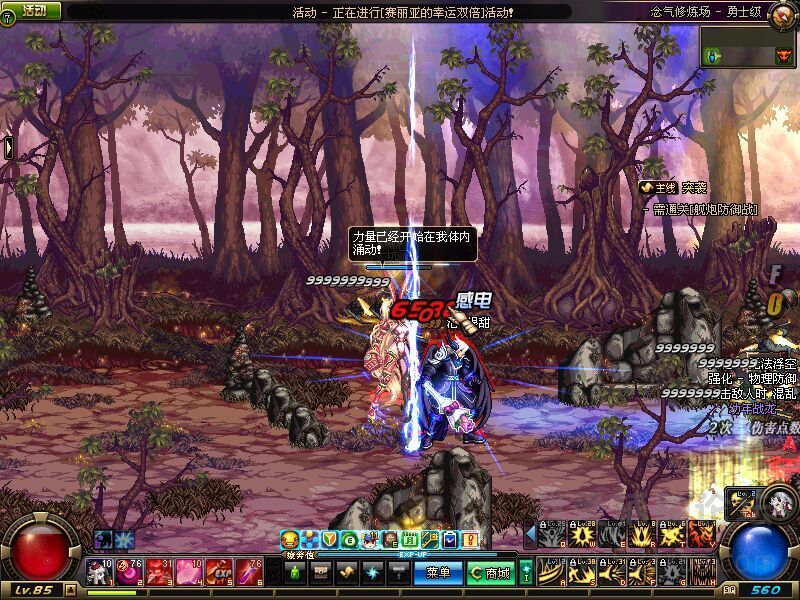Use the consumable in quick slot 1
This screenshot has width=800, height=600.
pos(100,572)
